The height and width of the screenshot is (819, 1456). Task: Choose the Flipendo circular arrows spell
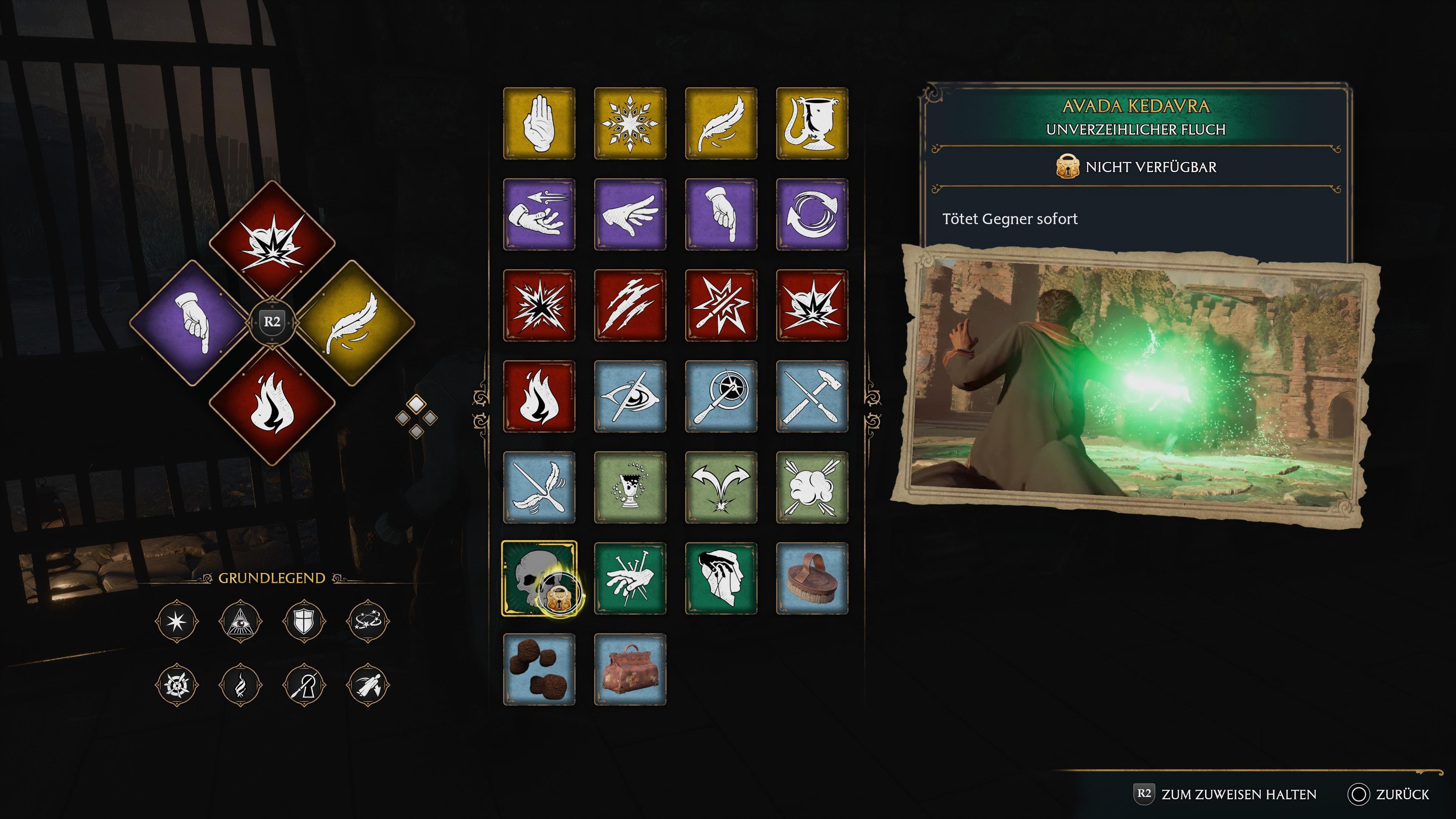[812, 214]
